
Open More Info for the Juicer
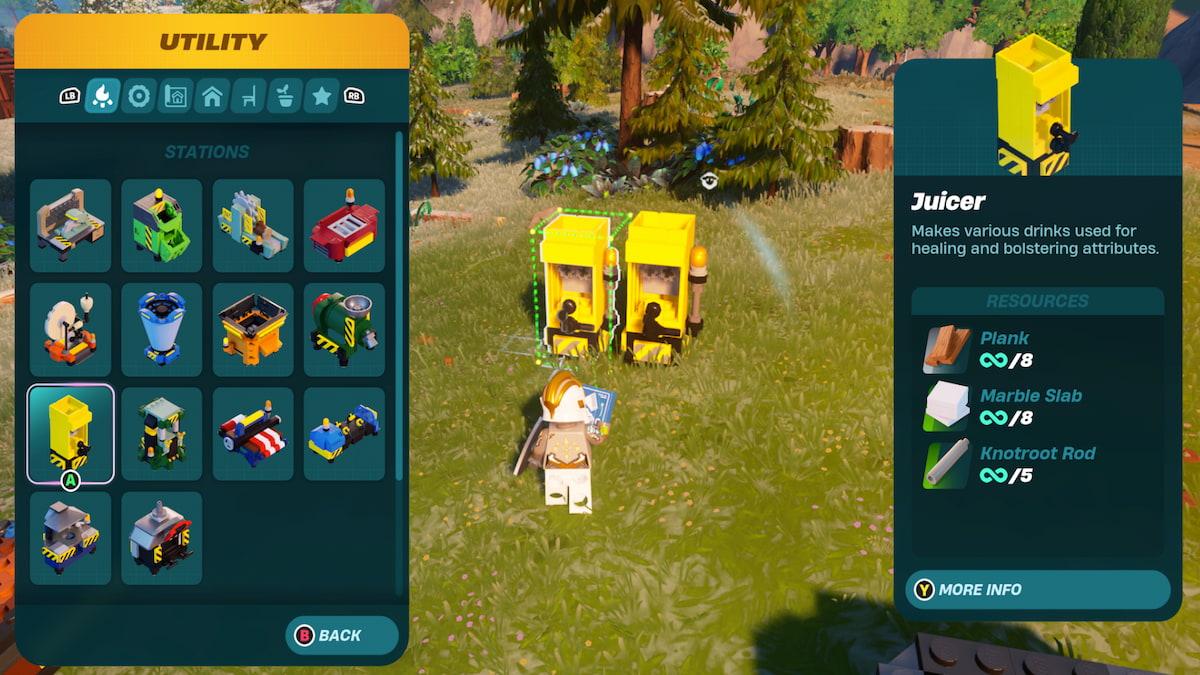tap(1037, 590)
